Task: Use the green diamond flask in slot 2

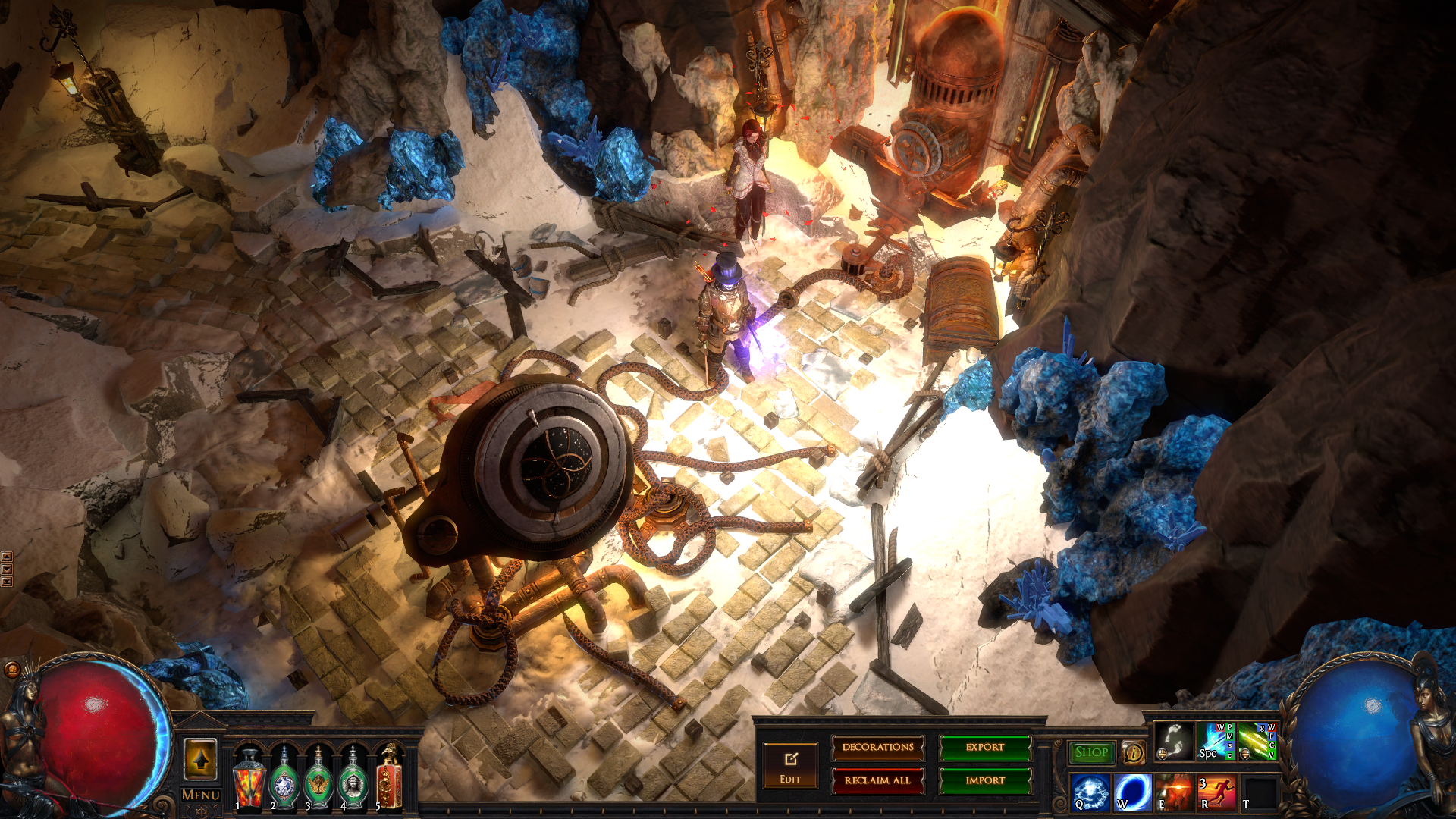Action: [284, 779]
